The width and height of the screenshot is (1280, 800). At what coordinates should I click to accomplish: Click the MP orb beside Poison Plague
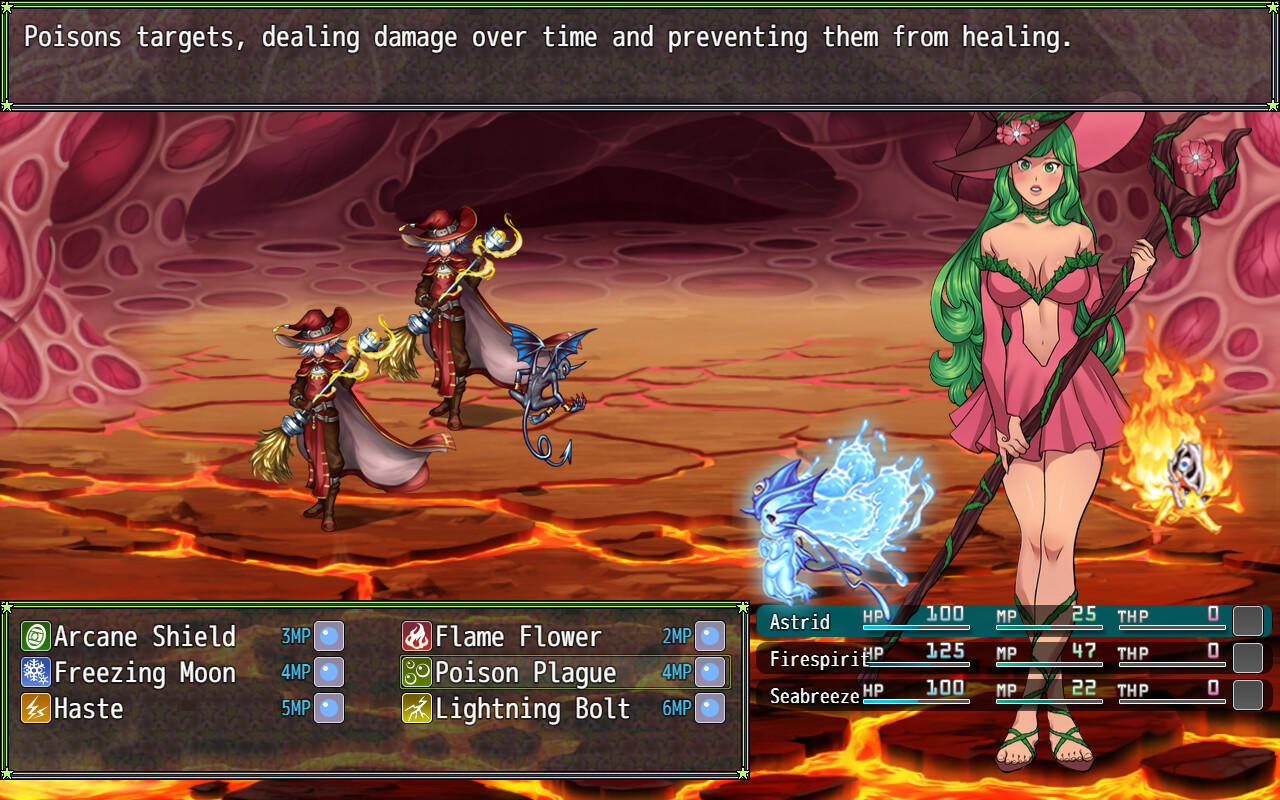pos(708,672)
